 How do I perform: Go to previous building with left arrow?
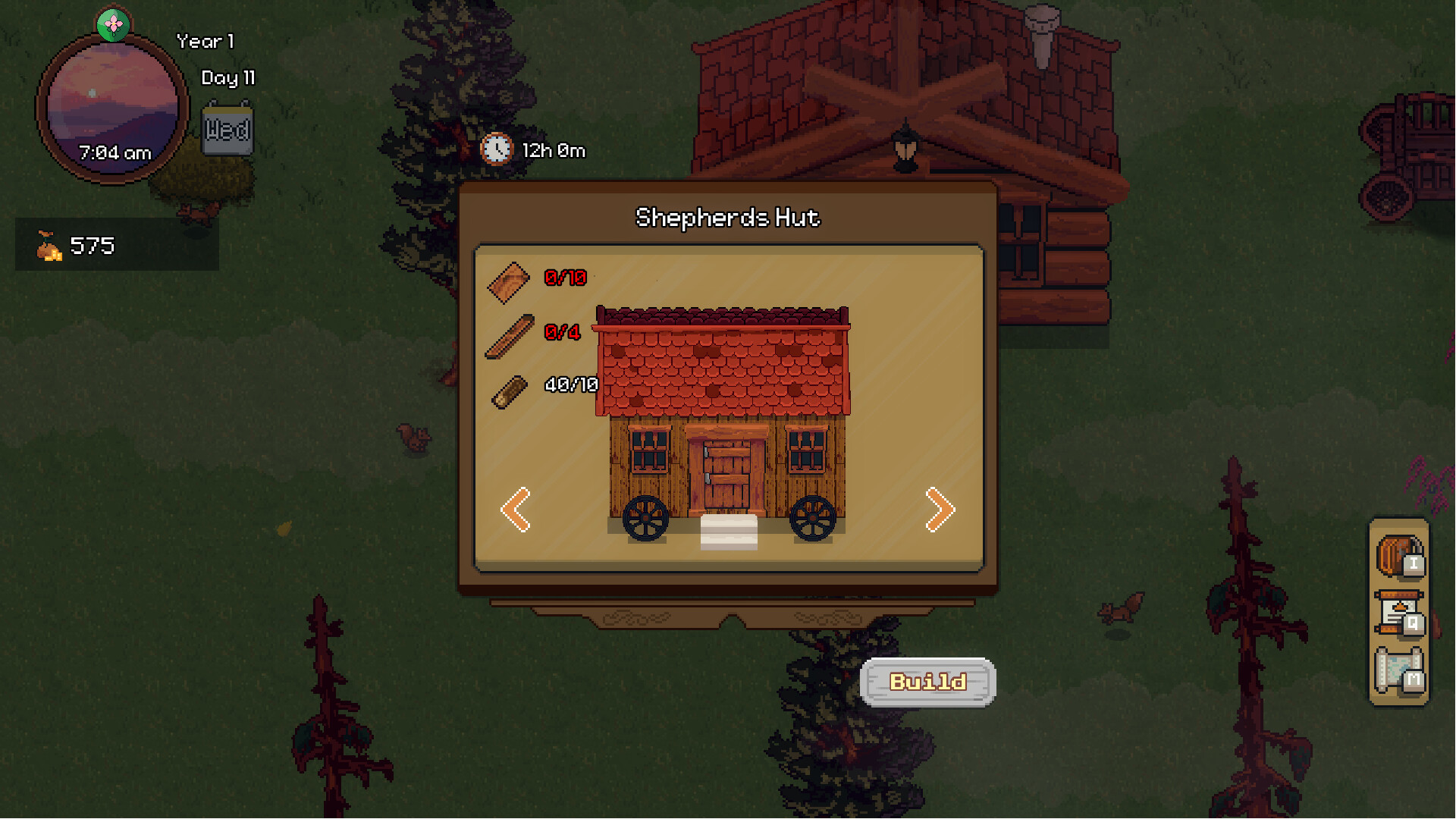(516, 510)
